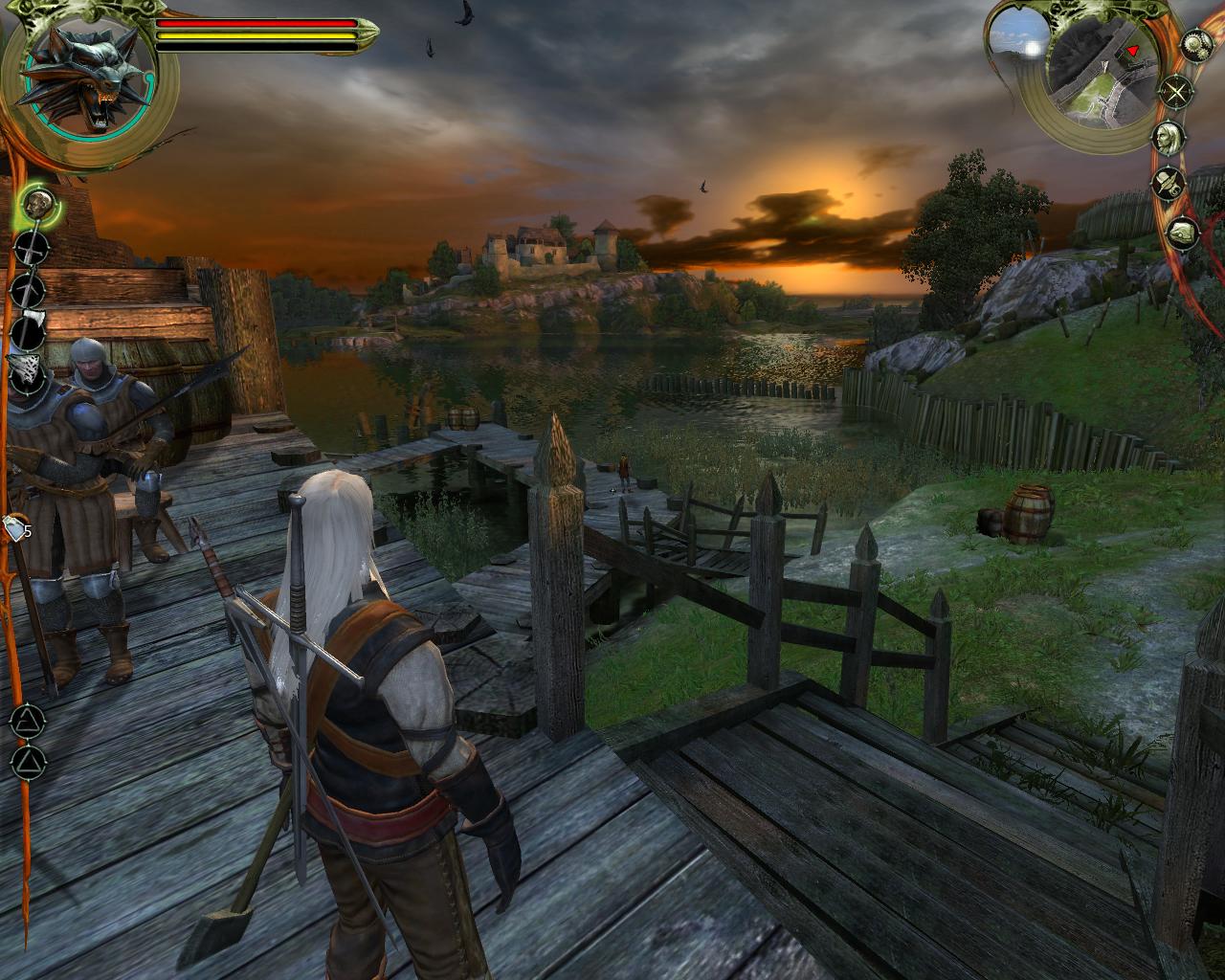Choose the sword slot below the skull icon
Image resolution: width=1225 pixels, height=980 pixels.
[x=31, y=248]
